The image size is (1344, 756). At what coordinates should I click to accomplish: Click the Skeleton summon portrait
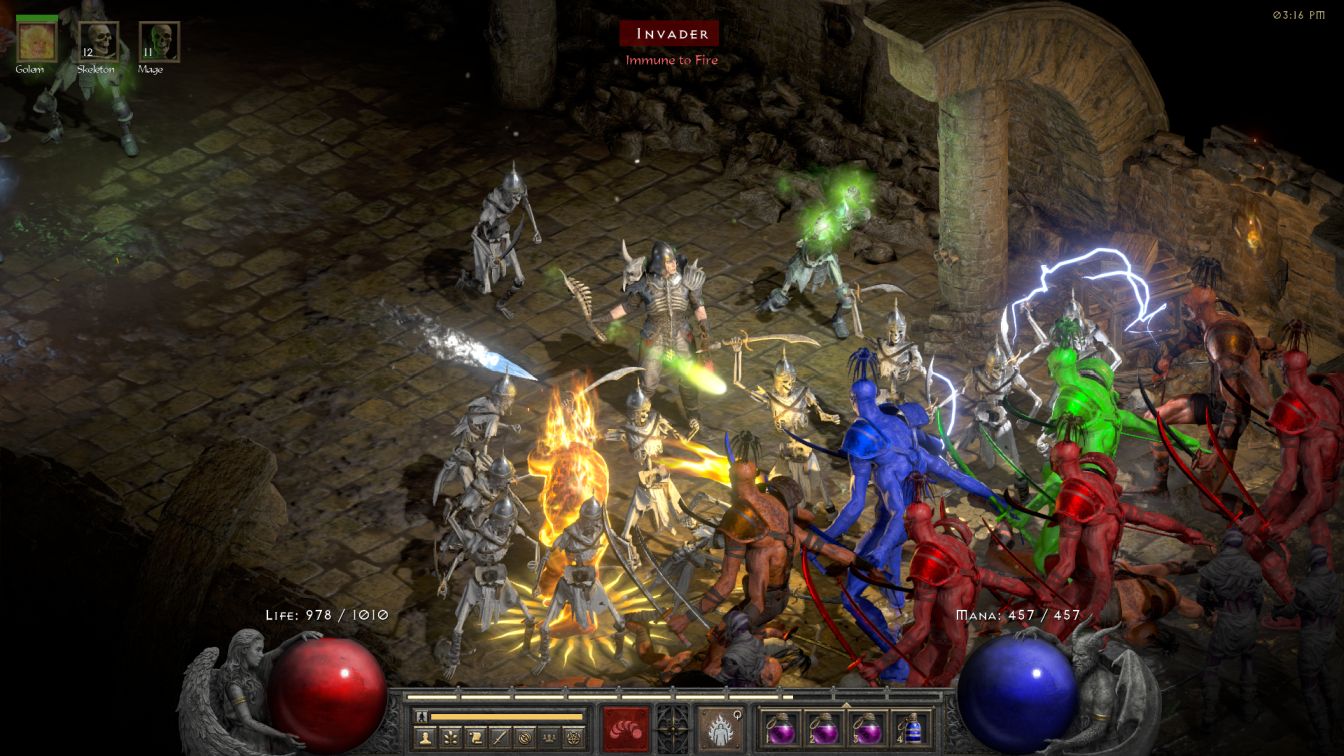point(98,41)
